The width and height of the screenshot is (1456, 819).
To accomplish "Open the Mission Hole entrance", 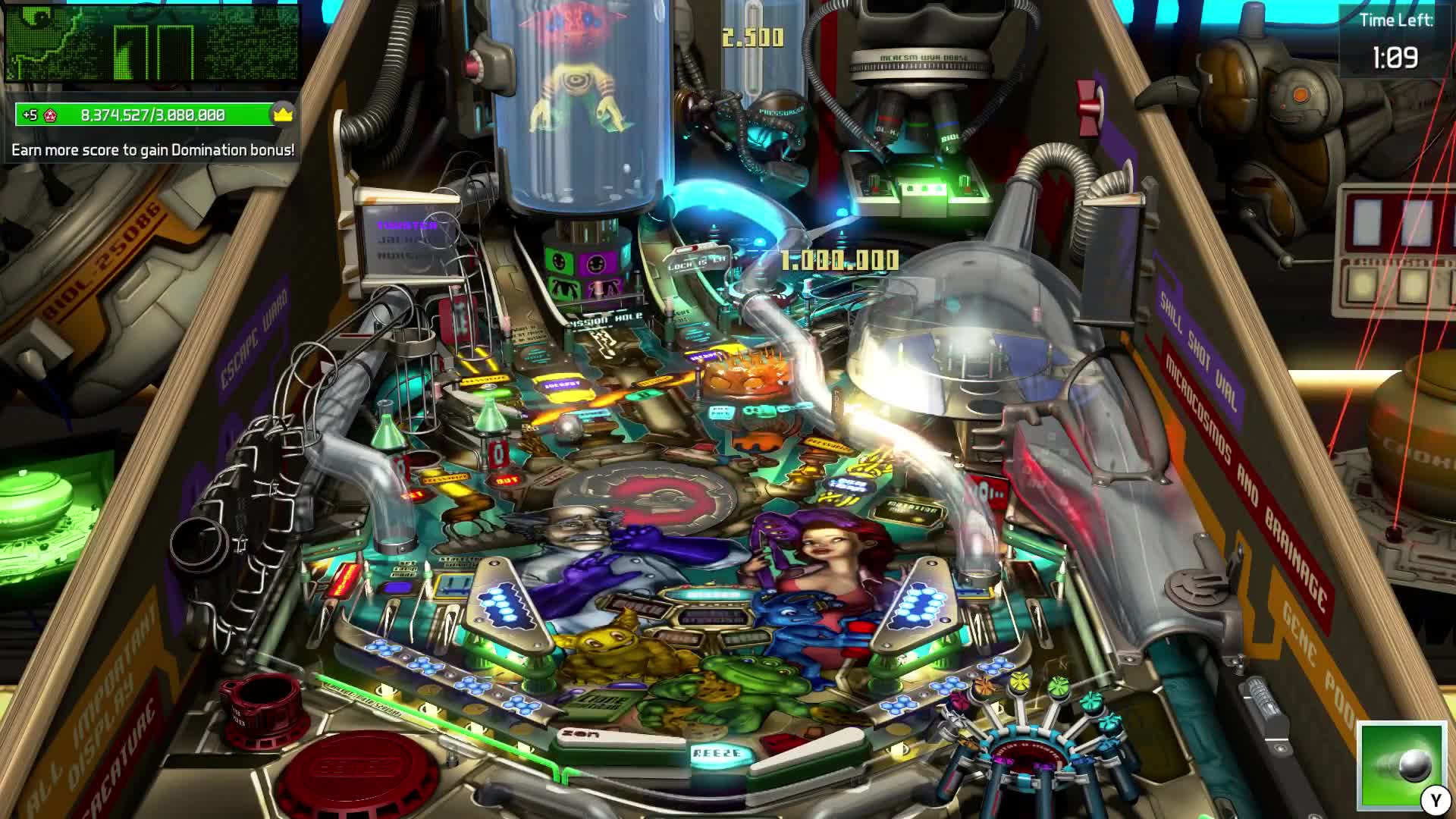I will tap(603, 321).
